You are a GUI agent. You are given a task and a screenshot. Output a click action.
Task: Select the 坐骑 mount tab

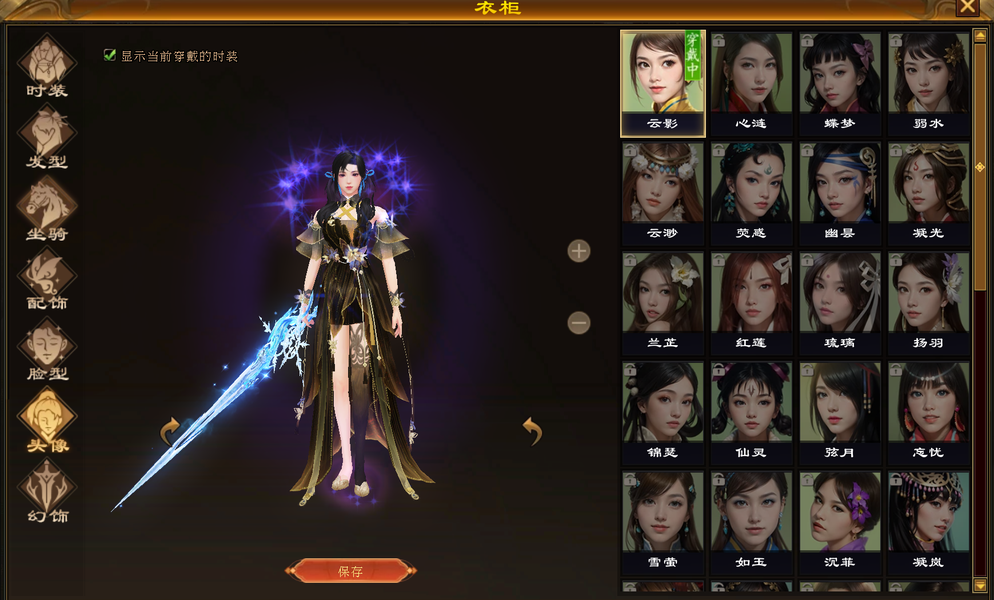(46, 209)
